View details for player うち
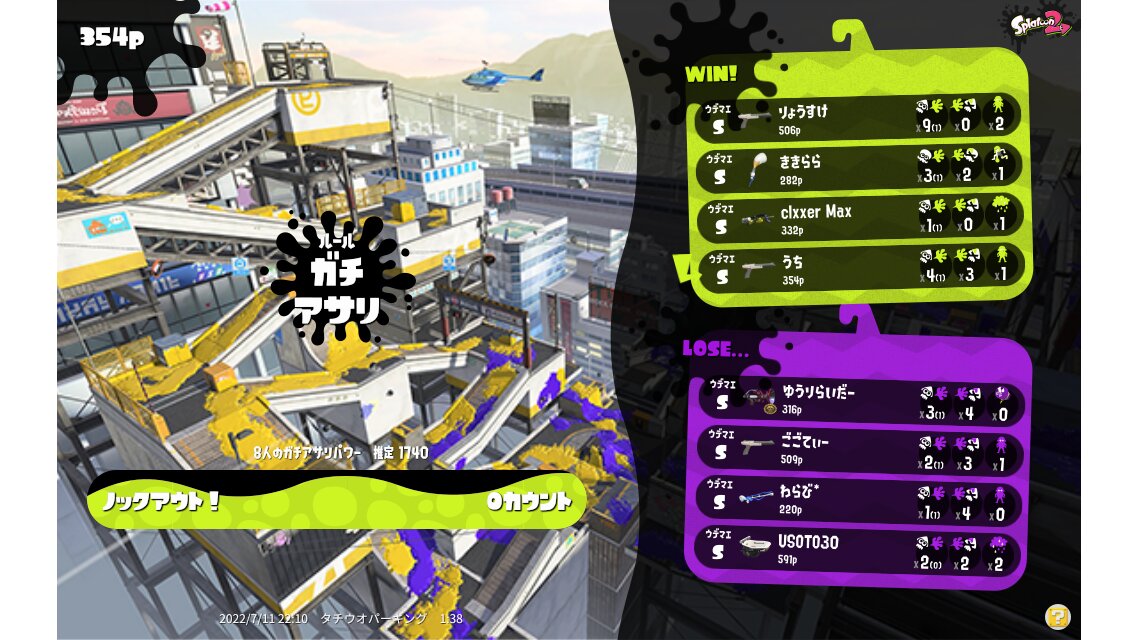This screenshot has width=1138, height=640. pyautogui.click(x=860, y=267)
